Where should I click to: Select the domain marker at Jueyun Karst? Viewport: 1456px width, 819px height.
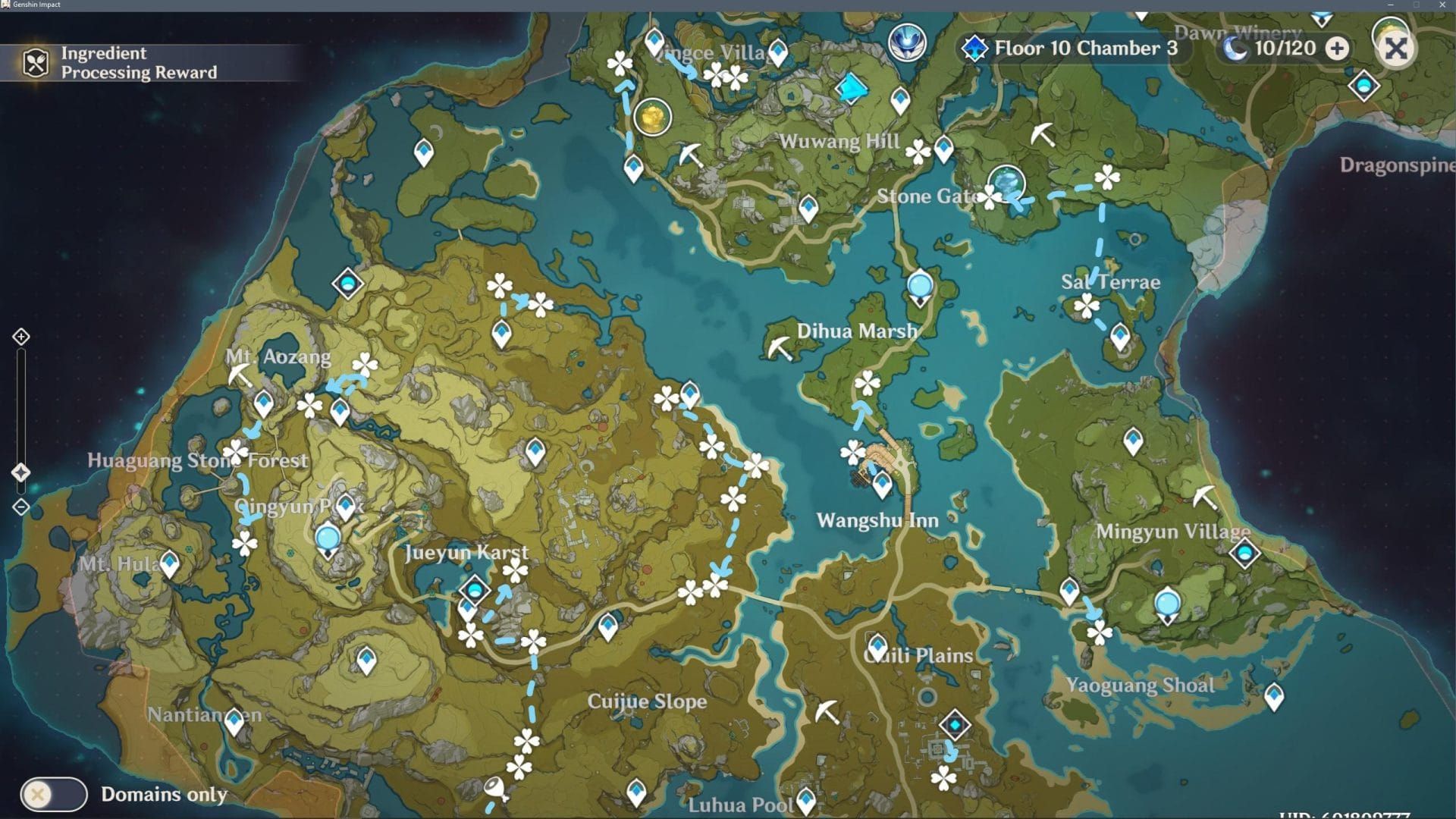[475, 589]
